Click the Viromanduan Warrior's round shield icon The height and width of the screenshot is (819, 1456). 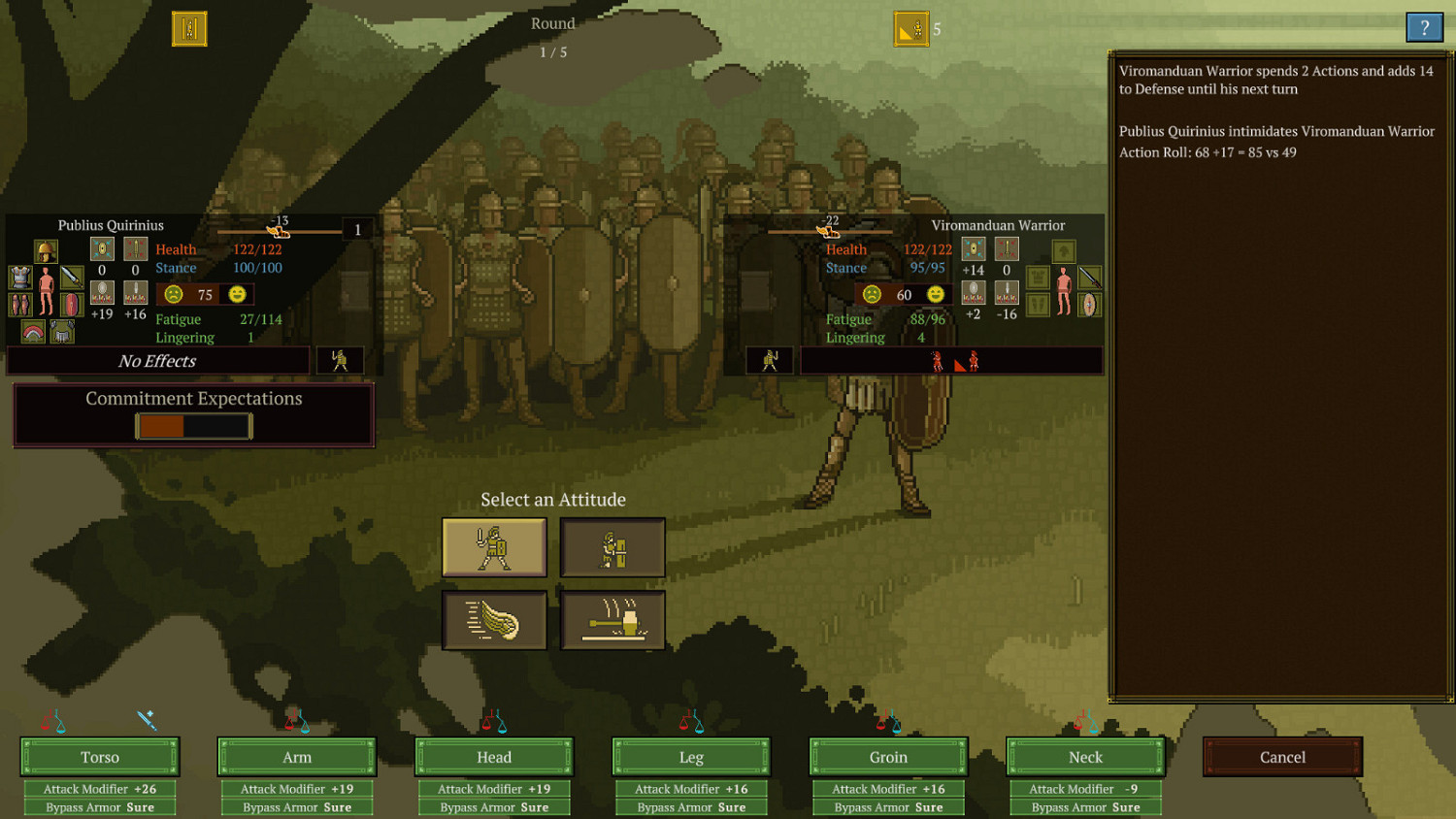click(1089, 305)
